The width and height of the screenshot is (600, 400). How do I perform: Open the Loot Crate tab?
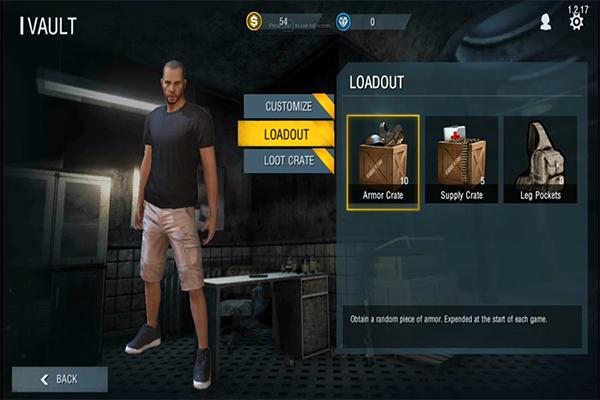(288, 160)
